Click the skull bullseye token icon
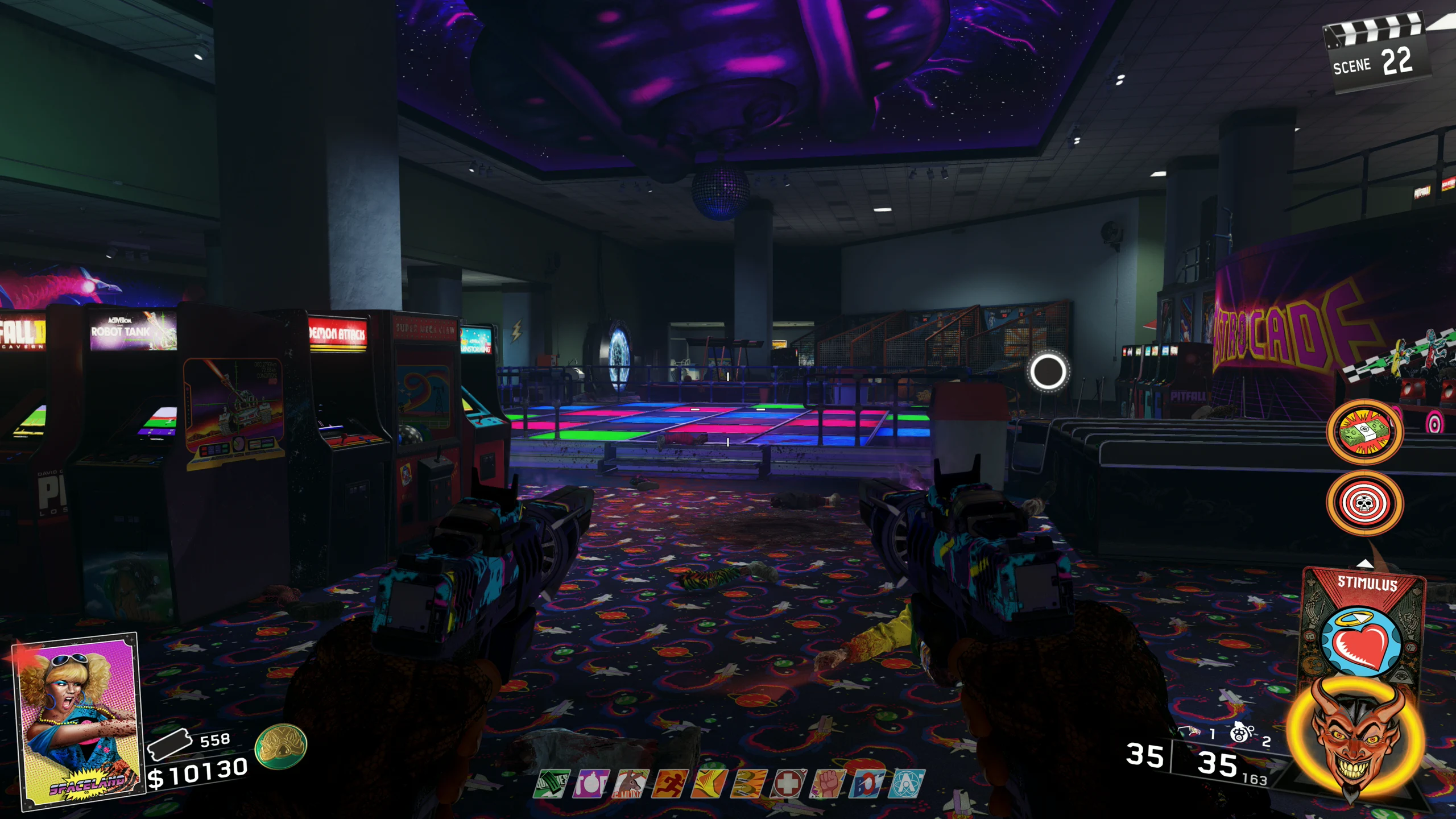 [x=1364, y=503]
